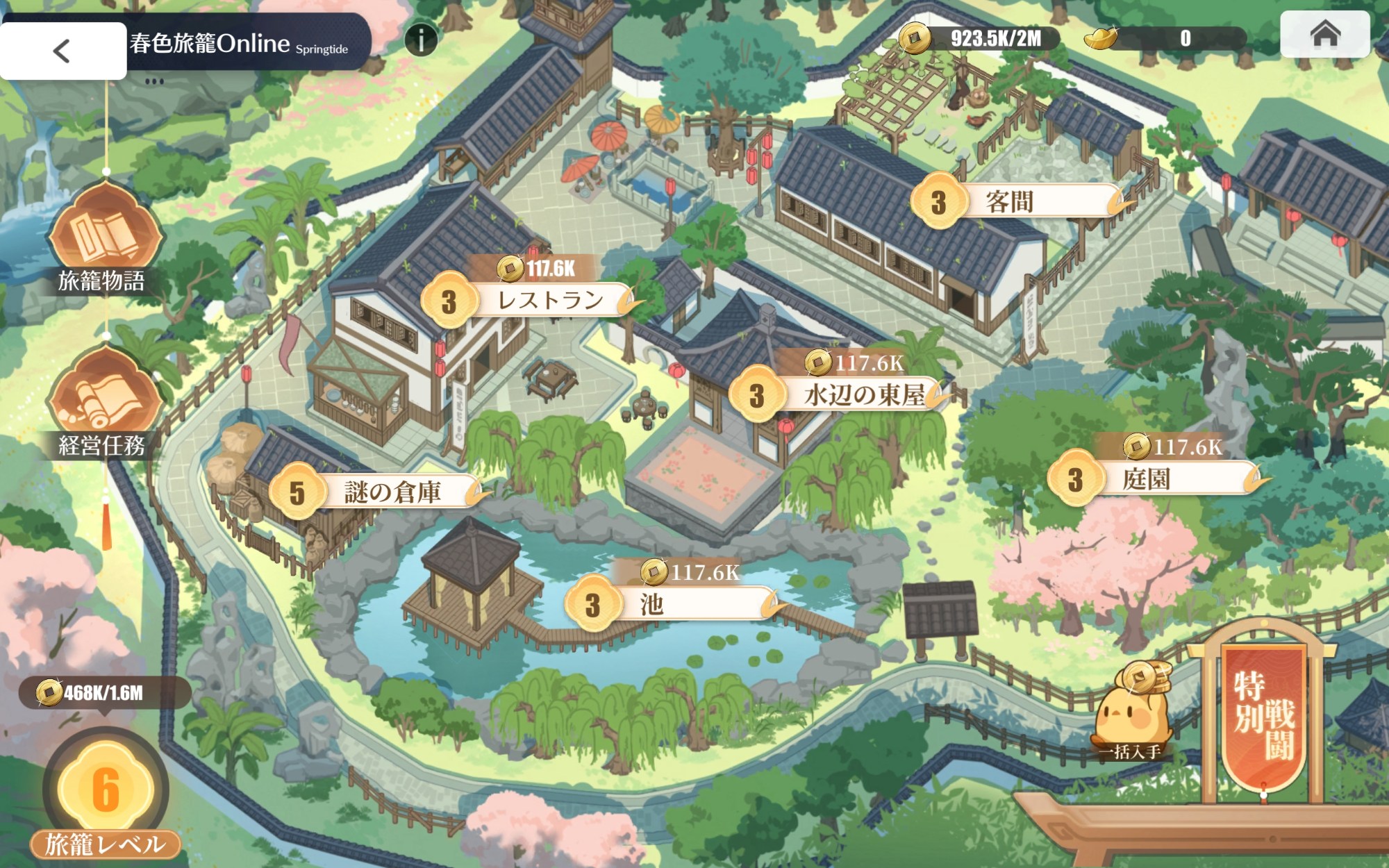Screen dimensions: 1389x868
Task: Open the info icon next to the title
Action: pos(421,39)
